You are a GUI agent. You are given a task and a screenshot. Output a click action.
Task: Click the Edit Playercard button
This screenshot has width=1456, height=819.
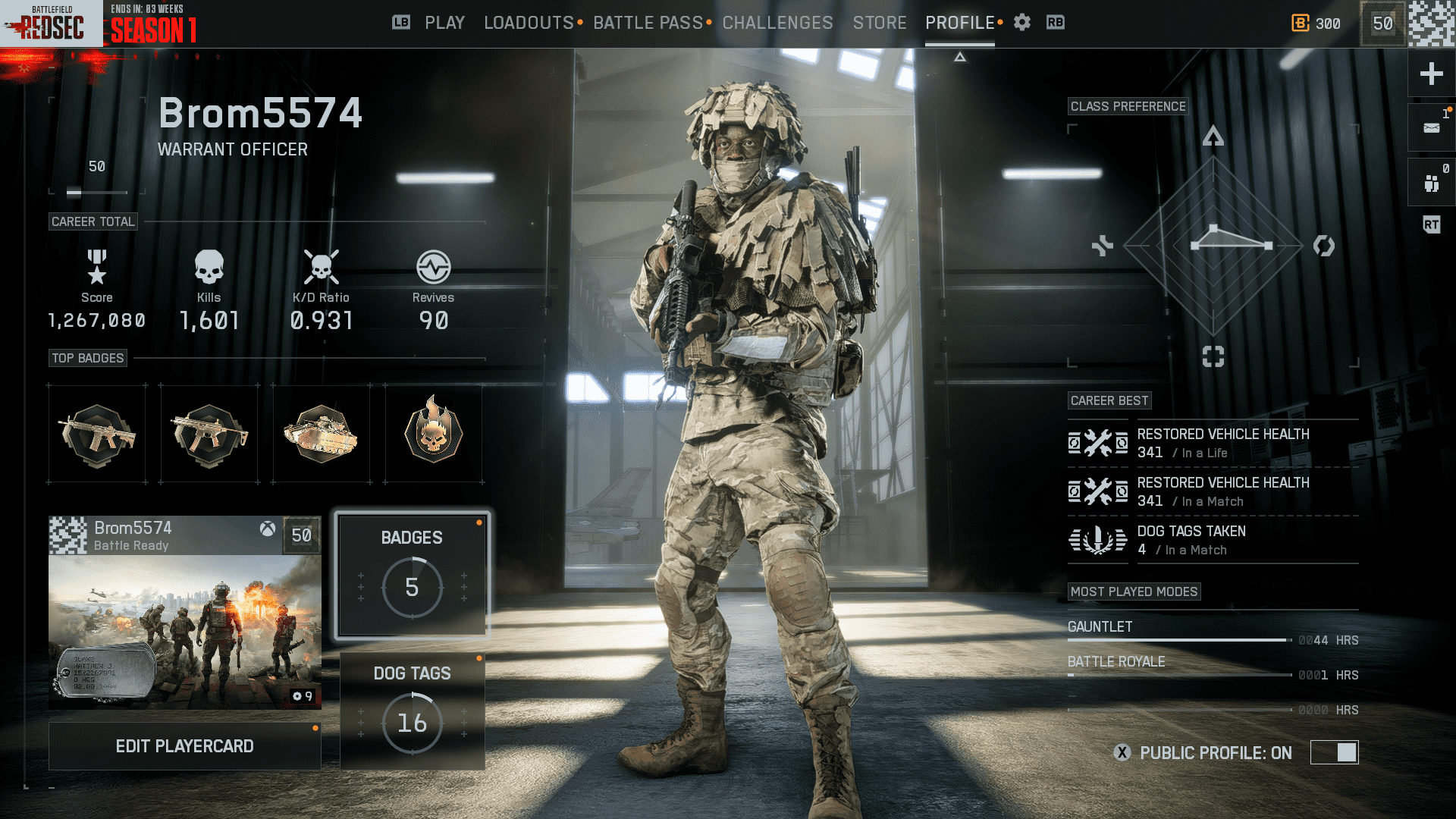(x=184, y=745)
